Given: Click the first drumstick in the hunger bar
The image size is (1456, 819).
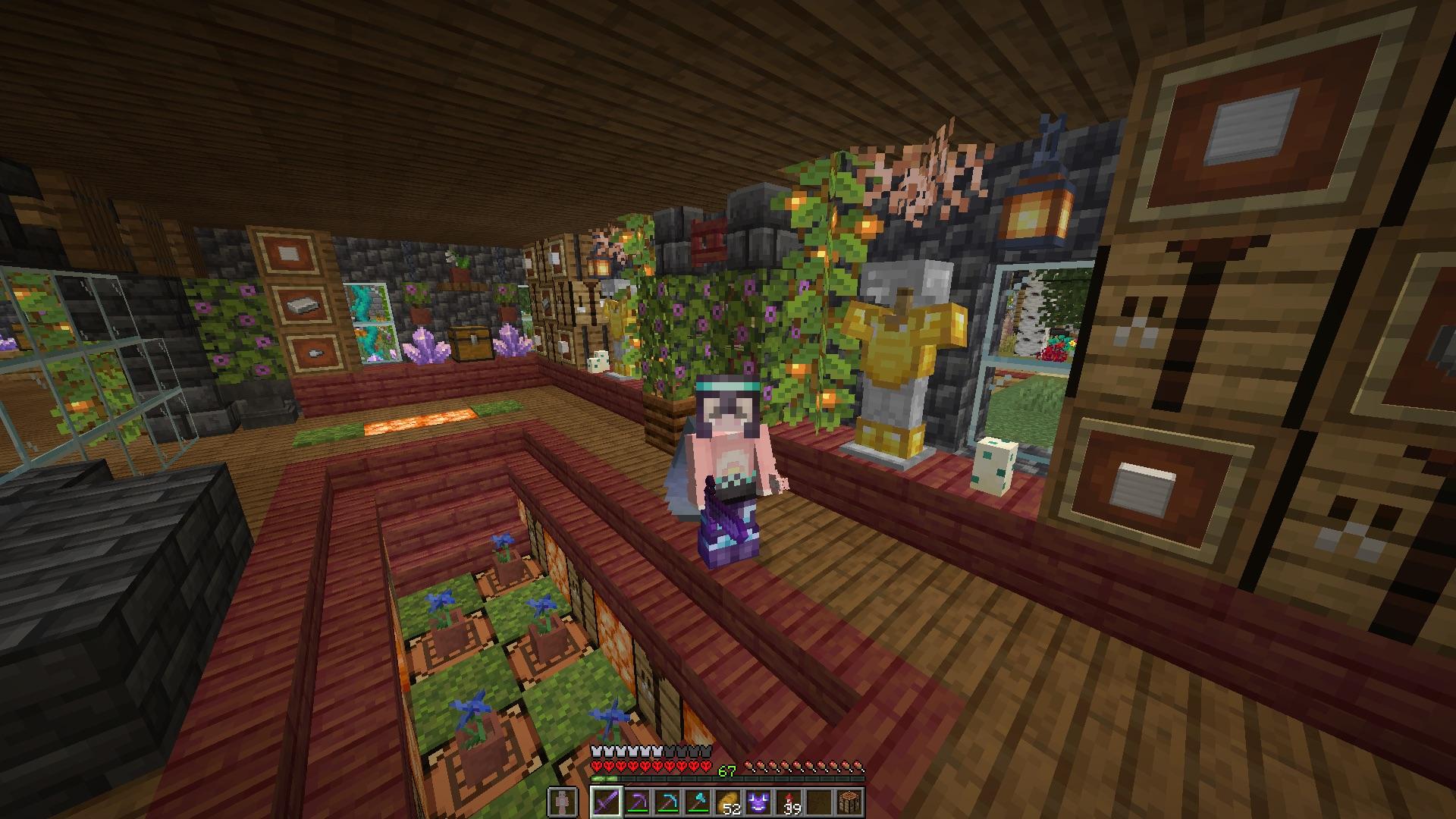Looking at the screenshot, I should (750, 764).
